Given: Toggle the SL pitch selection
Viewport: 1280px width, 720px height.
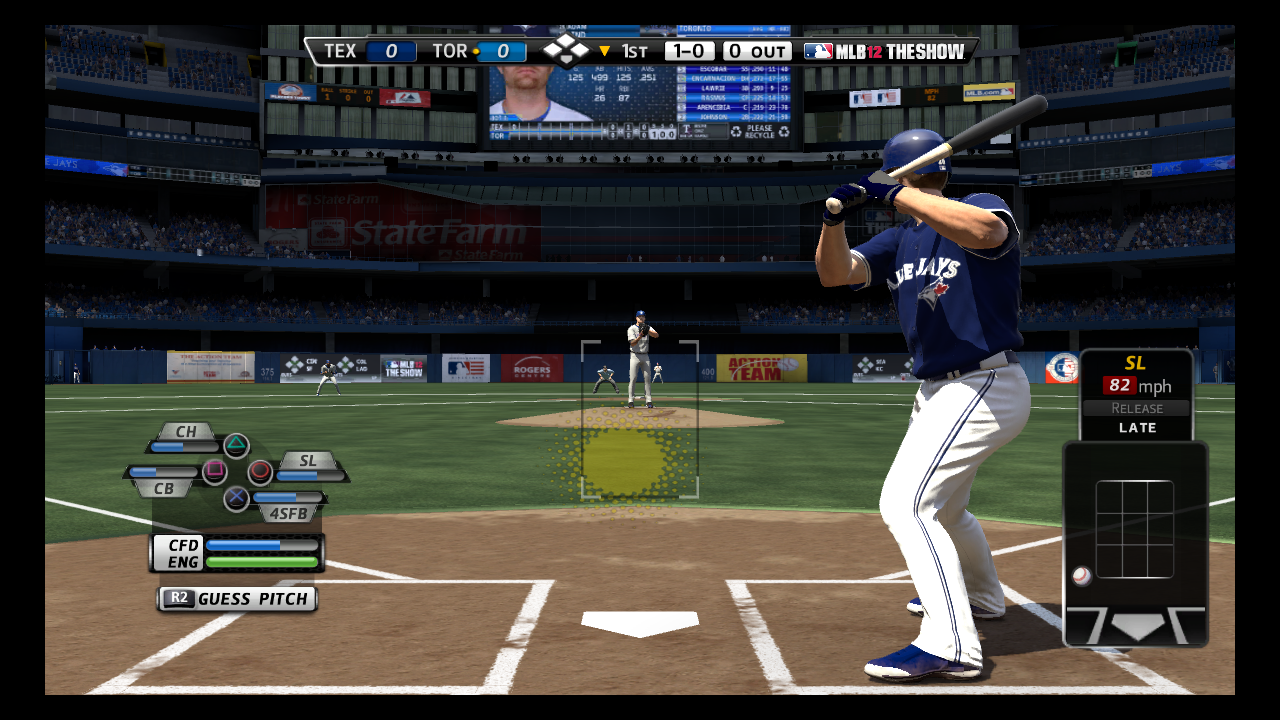Looking at the screenshot, I should 308,462.
